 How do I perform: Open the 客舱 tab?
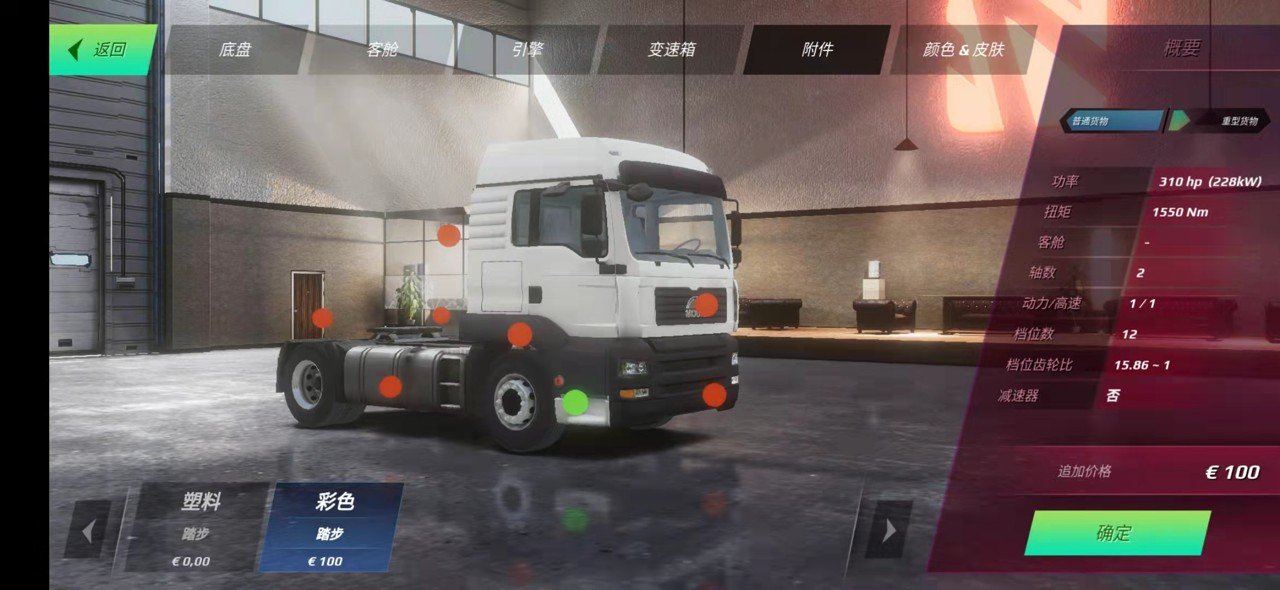[382, 49]
